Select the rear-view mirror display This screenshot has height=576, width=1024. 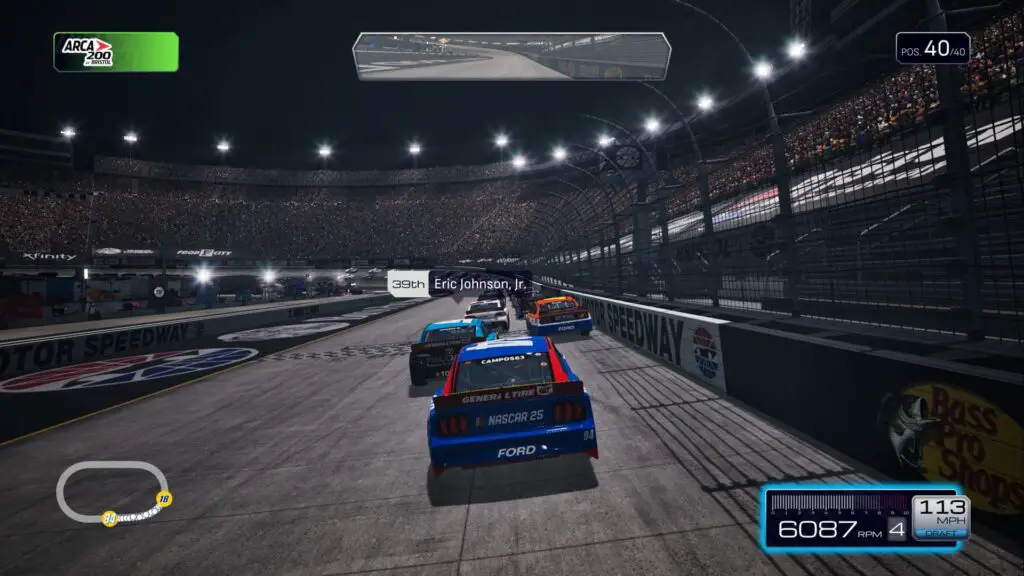(511, 56)
